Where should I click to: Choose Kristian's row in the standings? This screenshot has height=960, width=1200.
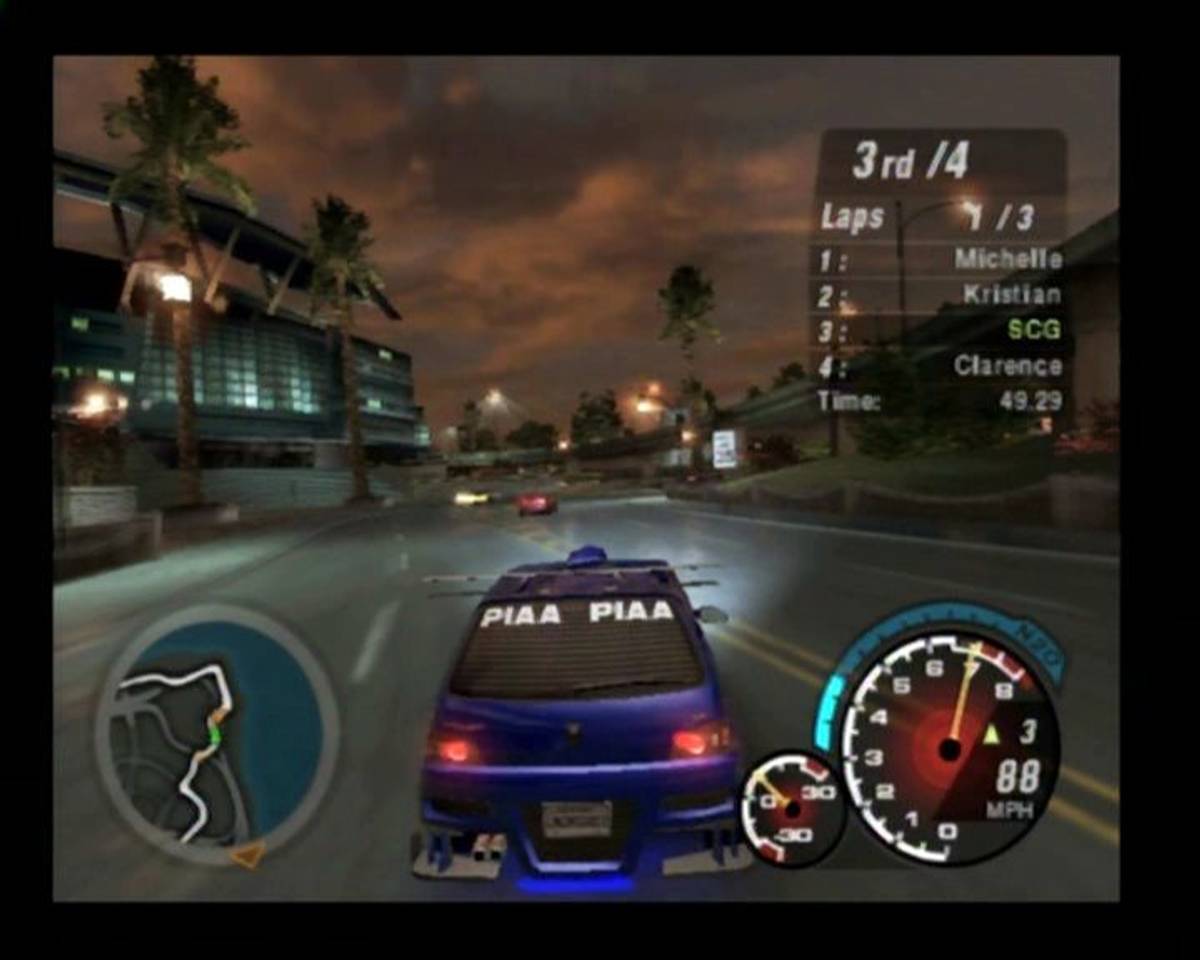[1011, 294]
